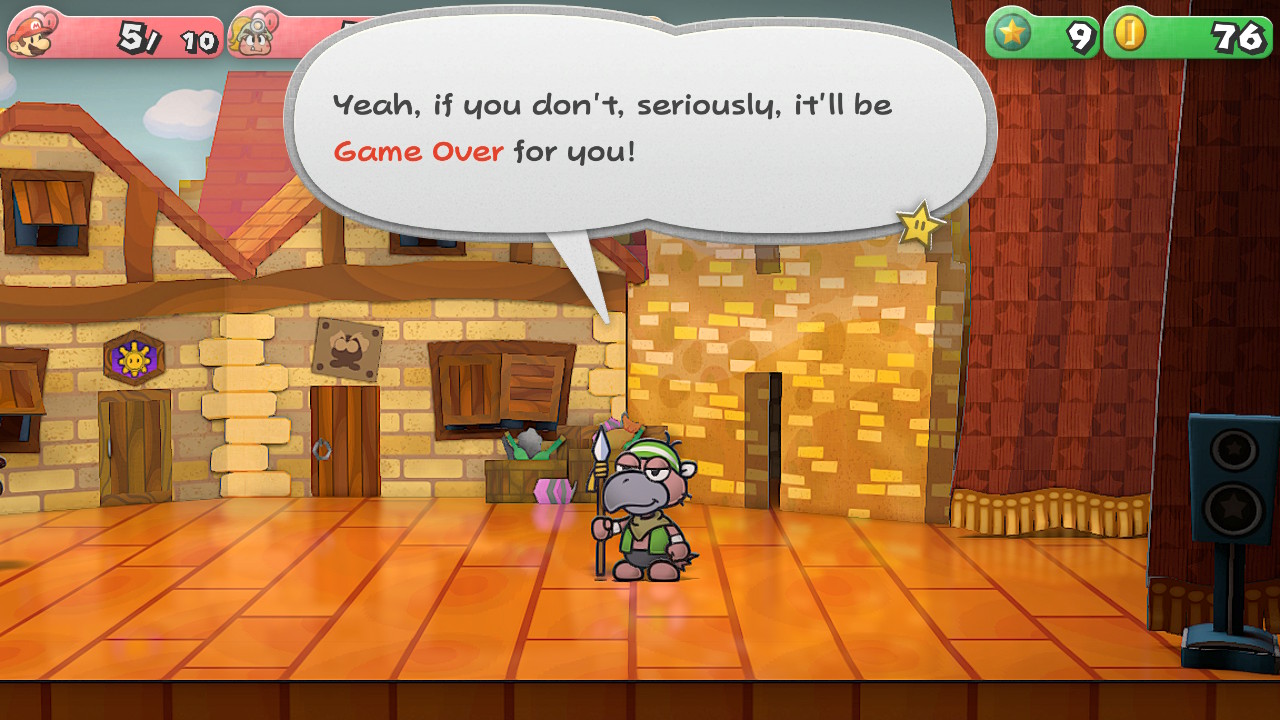Click the gold star icon on the counter

point(1013,33)
